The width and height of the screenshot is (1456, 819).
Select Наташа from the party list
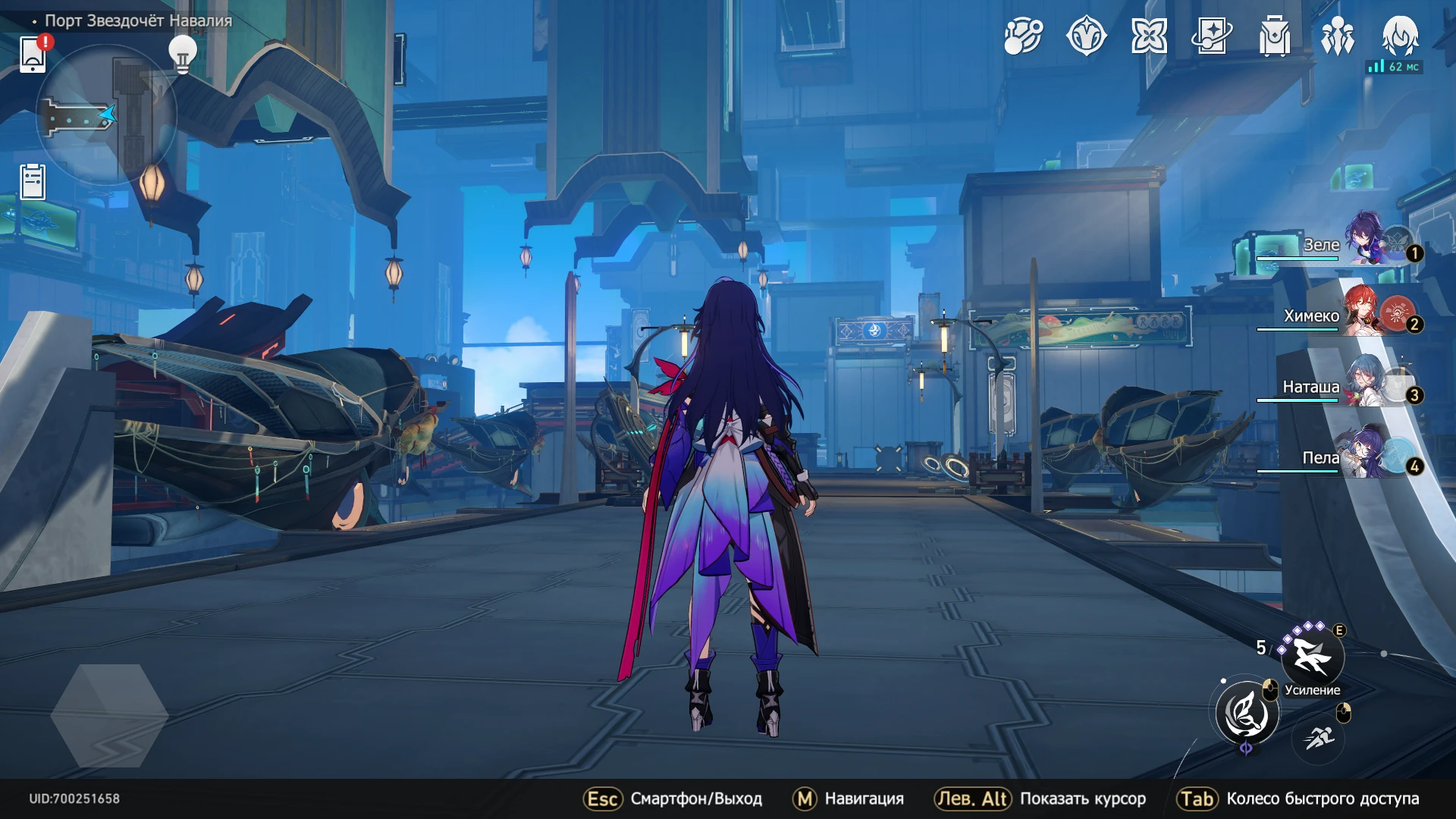click(1365, 385)
